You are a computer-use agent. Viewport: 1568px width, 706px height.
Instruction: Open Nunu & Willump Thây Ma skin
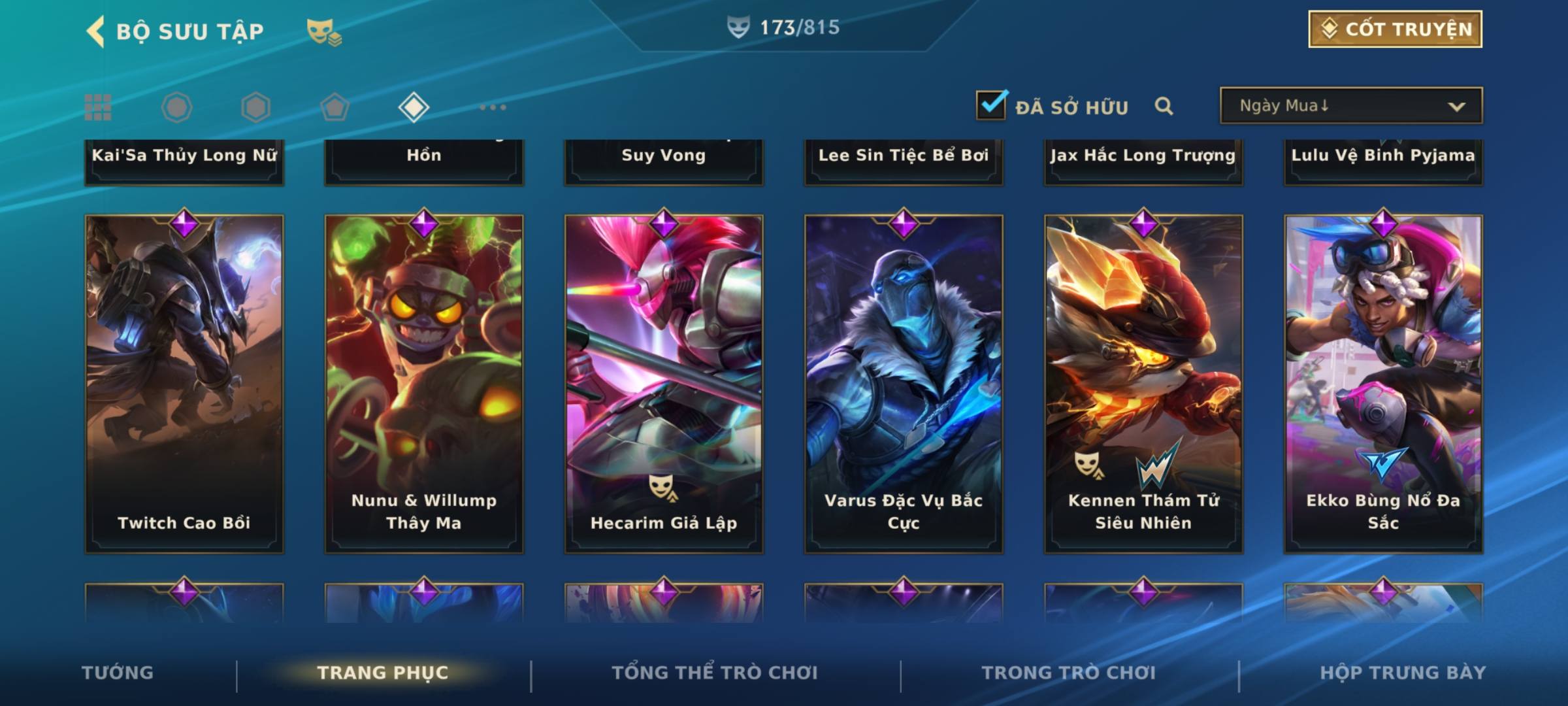pyautogui.click(x=424, y=384)
